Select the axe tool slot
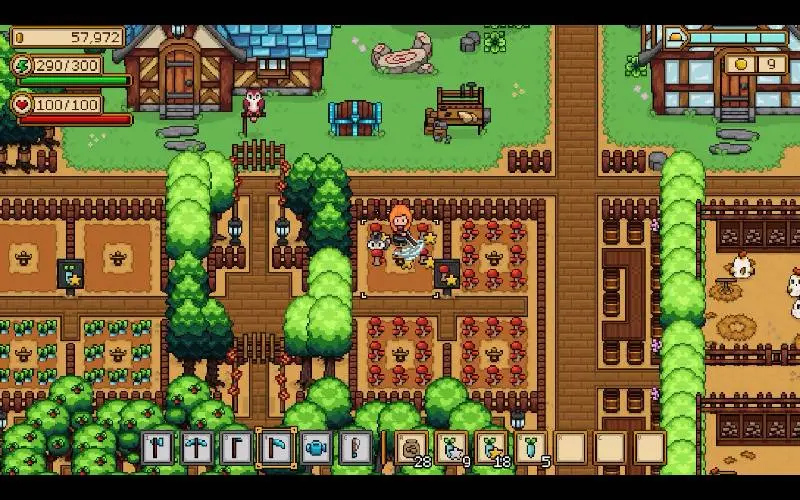The image size is (800, 500). pyautogui.click(x=155, y=447)
